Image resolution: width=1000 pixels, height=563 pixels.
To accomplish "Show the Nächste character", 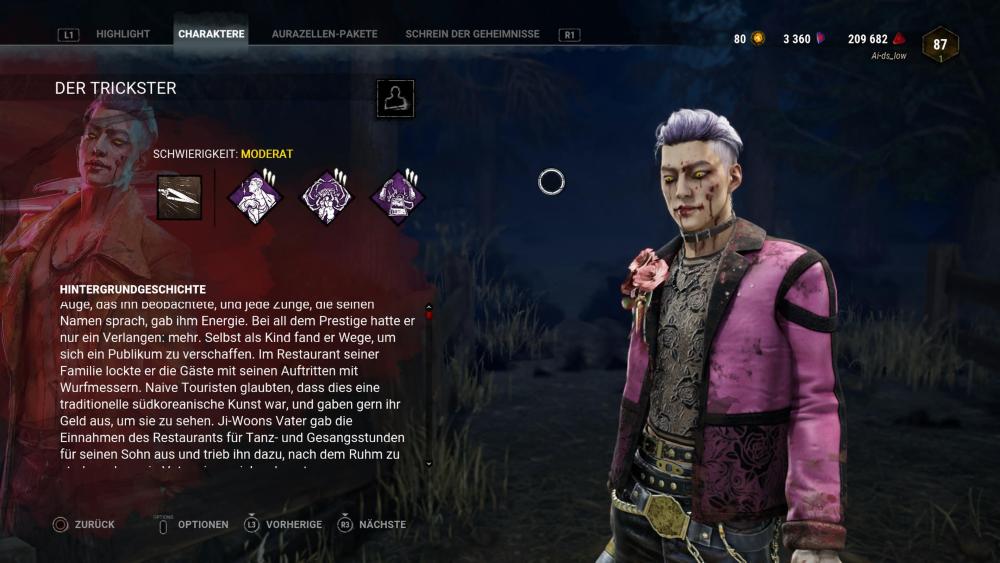I will coord(373,524).
